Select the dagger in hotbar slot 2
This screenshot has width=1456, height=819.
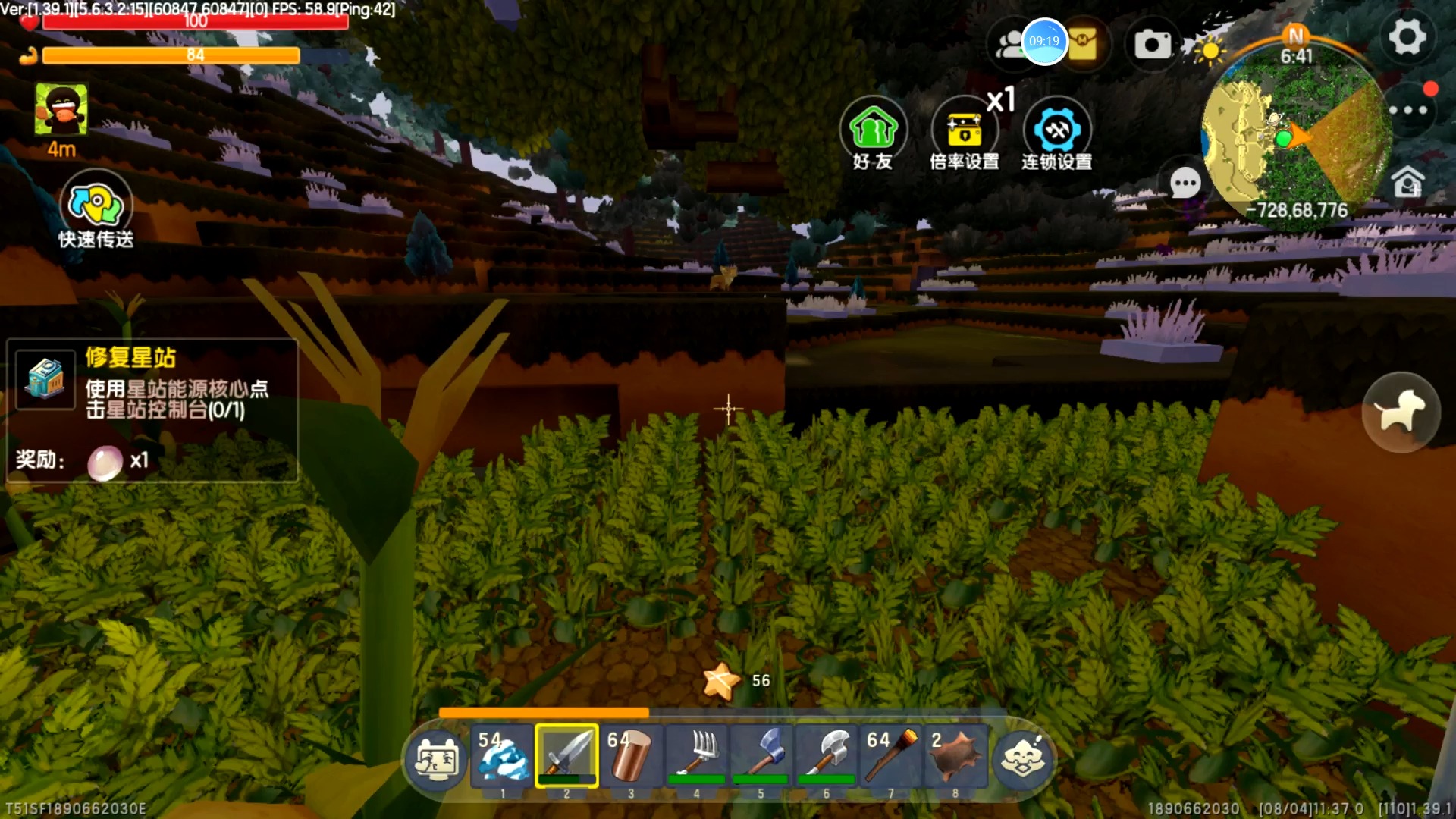(566, 756)
